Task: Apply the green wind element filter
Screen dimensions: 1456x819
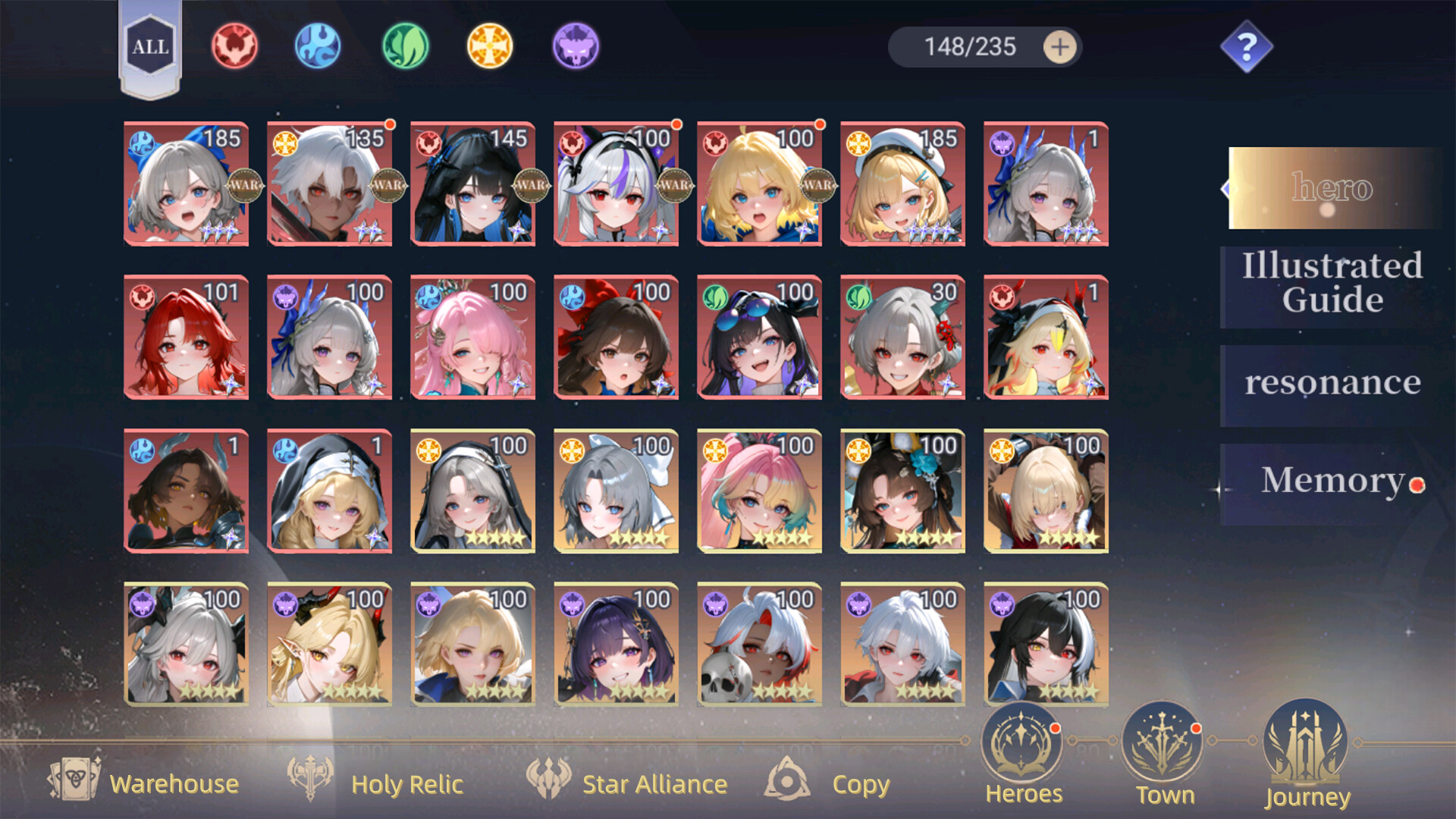Action: click(404, 45)
